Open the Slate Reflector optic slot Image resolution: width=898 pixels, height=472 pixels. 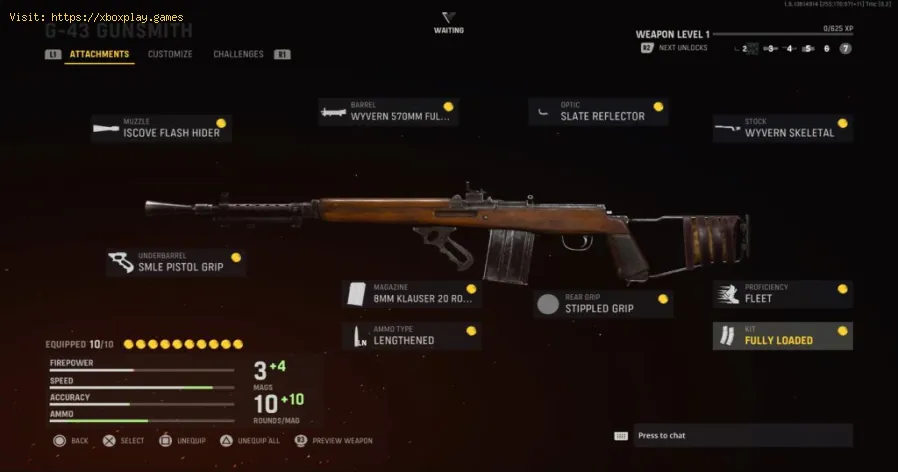pyautogui.click(x=598, y=112)
